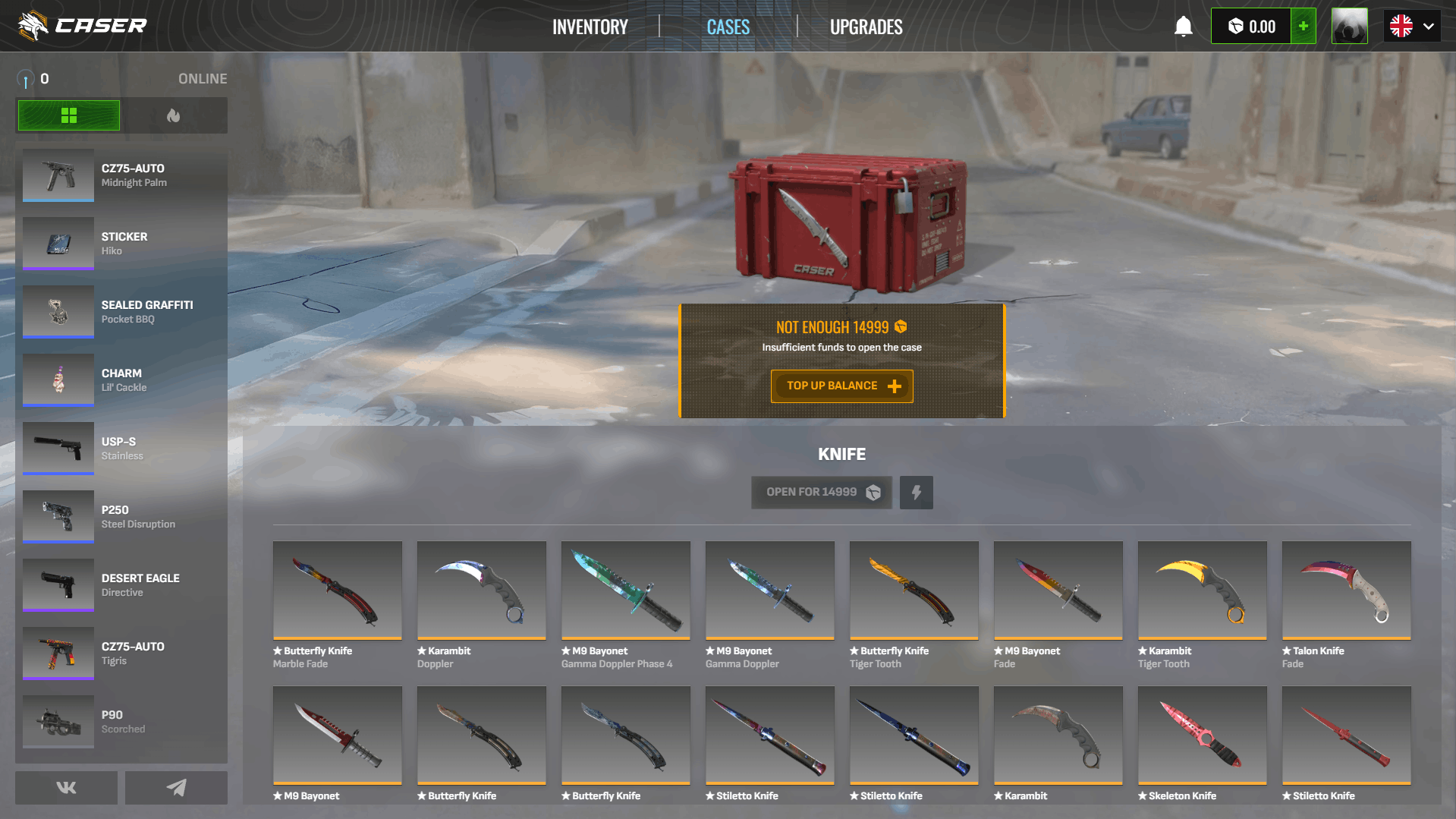Screen dimensions: 1456x819
Task: Click the ONLINE label dropdown area
Action: click(x=203, y=78)
